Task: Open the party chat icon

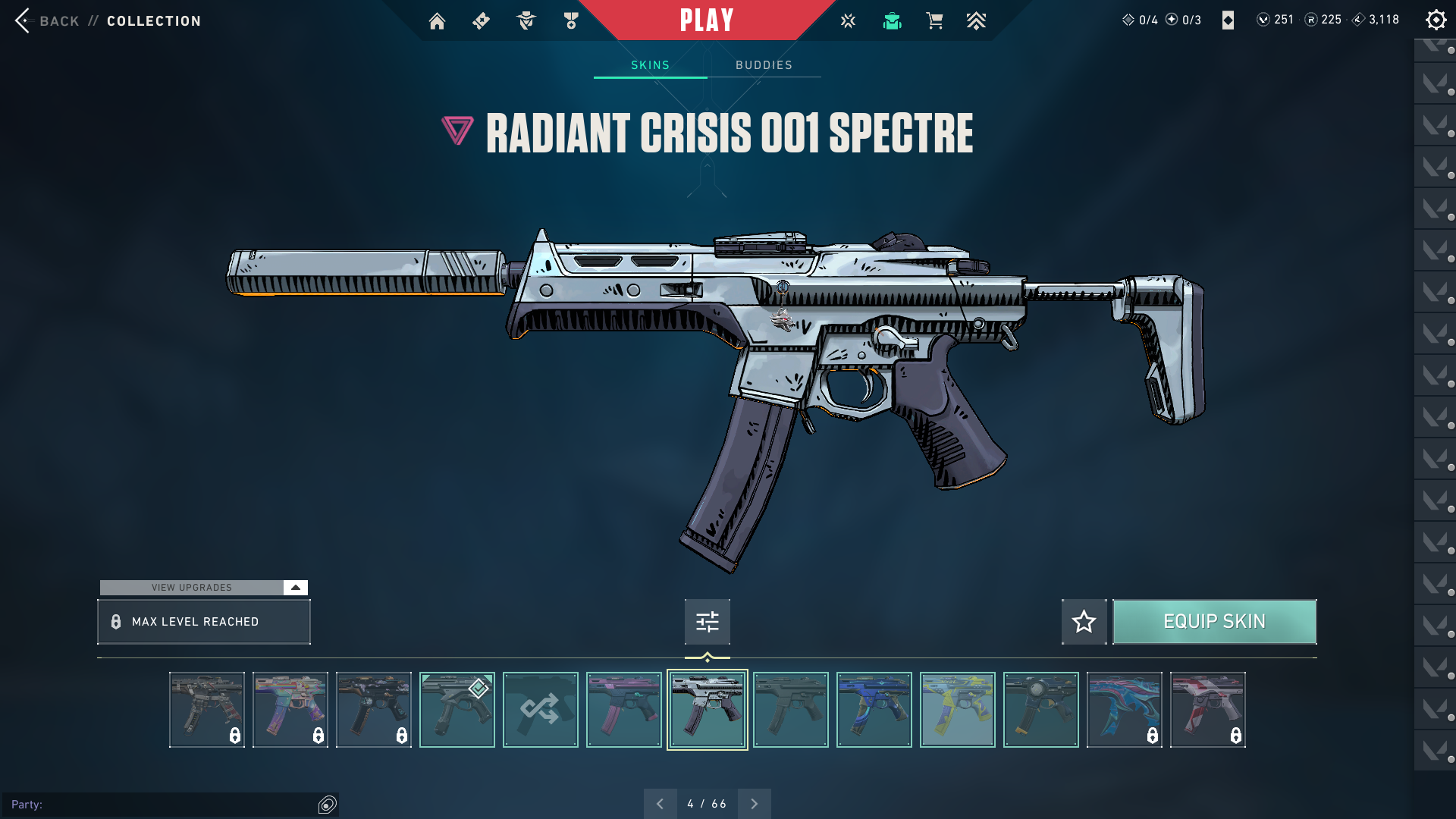Action: click(x=327, y=805)
